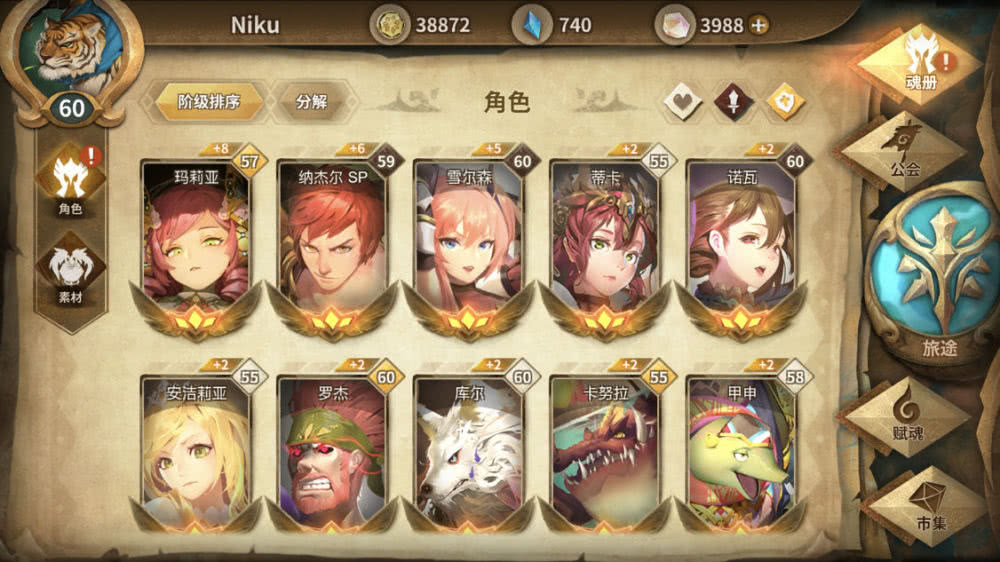Toggle the heart filter icon
This screenshot has width=1000, height=562.
(x=683, y=101)
